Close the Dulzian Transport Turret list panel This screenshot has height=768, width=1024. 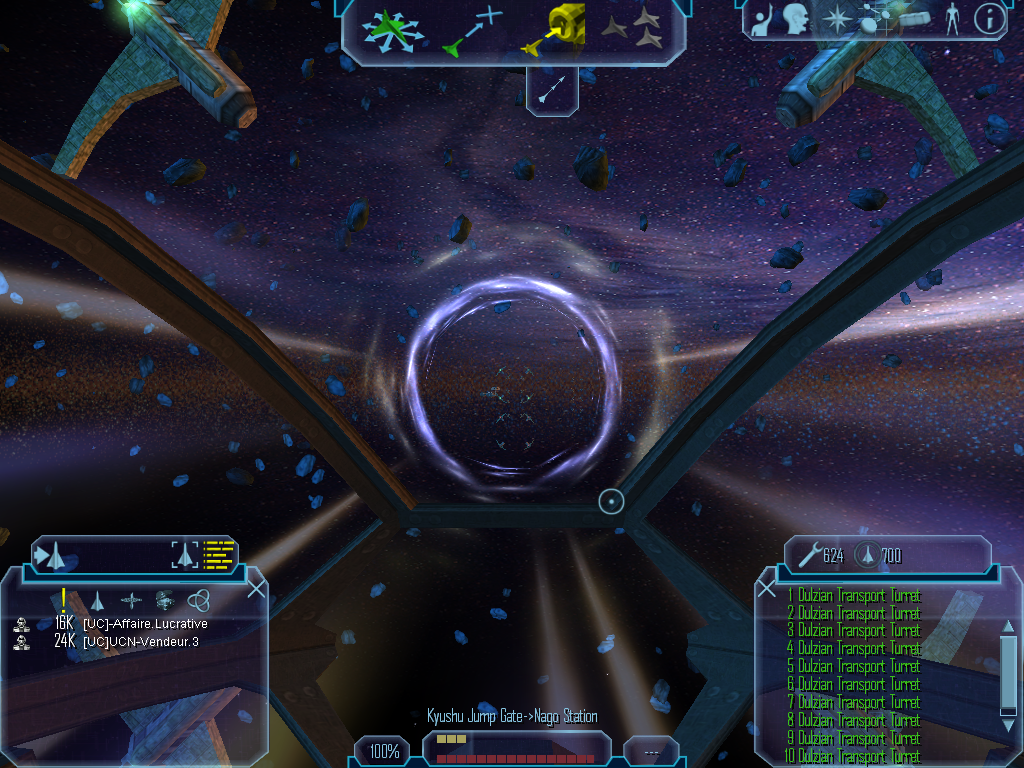(767, 589)
